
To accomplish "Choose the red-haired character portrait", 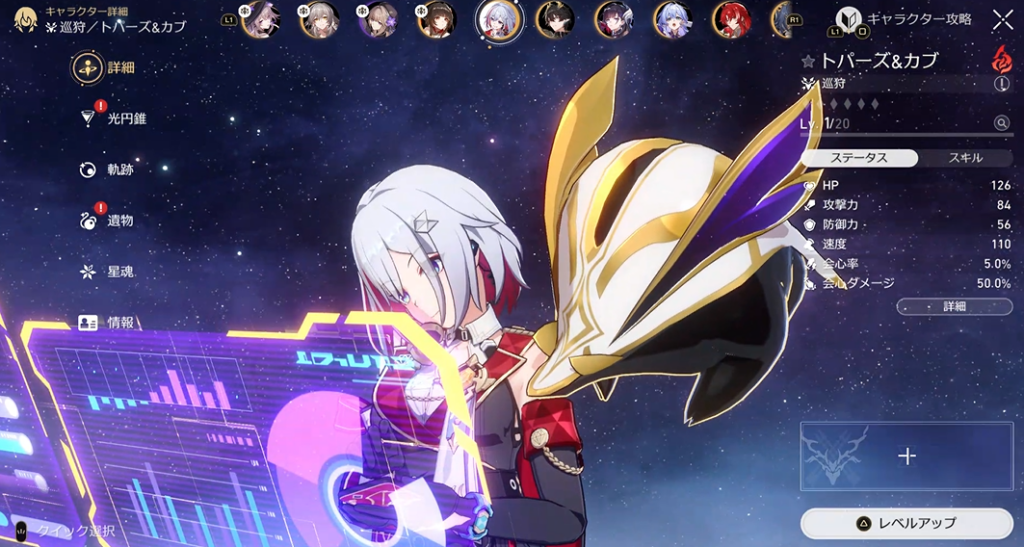I will coord(732,19).
